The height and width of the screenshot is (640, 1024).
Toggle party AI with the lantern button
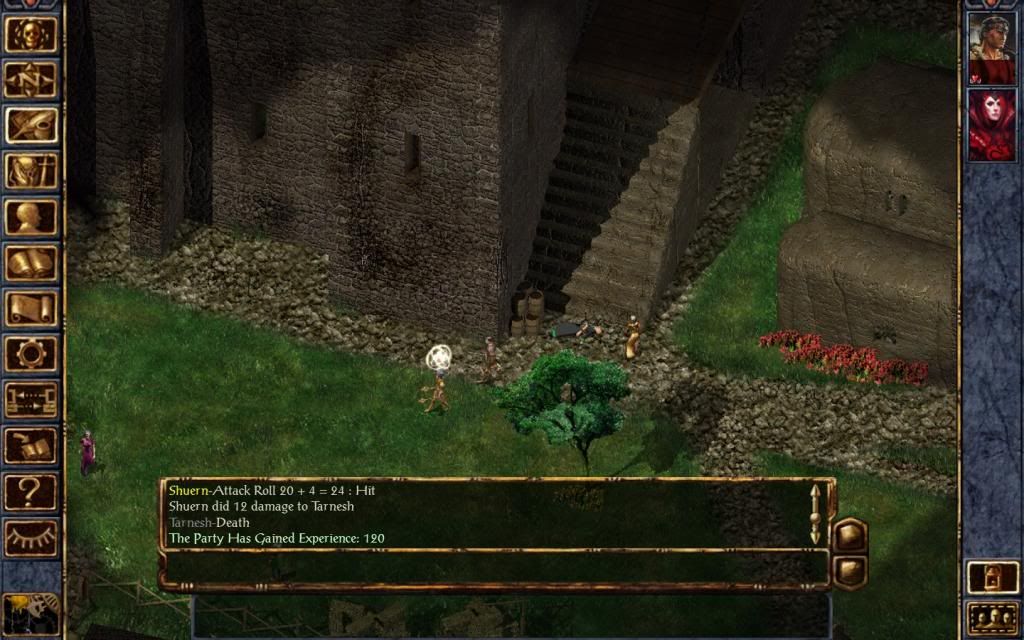click(991, 577)
